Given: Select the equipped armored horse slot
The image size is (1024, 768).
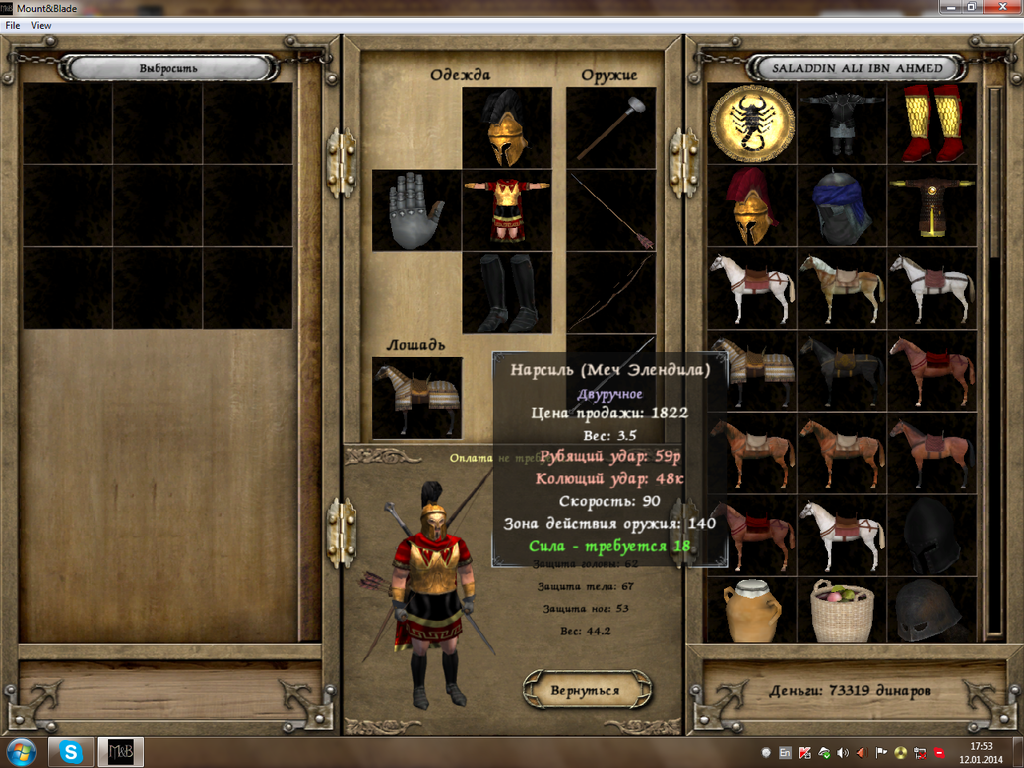Looking at the screenshot, I should [x=417, y=397].
